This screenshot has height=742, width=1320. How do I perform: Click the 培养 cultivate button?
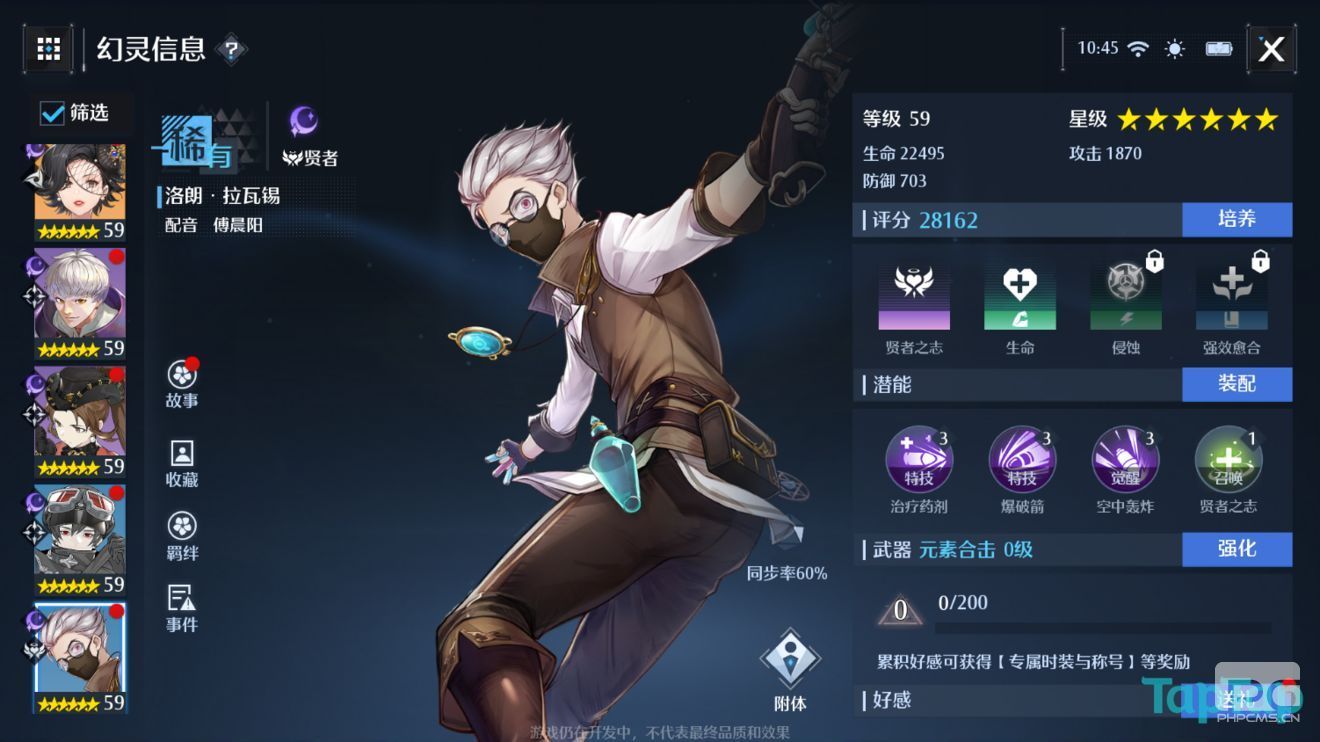[1238, 220]
